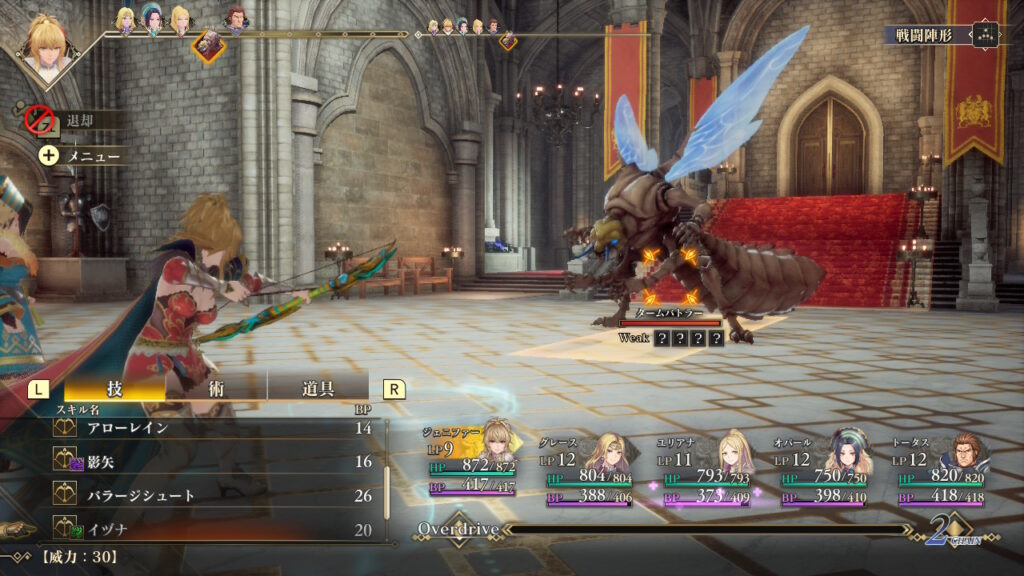Click the enemy icon on the turn timeline
Viewport: 1024px width, 576px height.
click(208, 44)
